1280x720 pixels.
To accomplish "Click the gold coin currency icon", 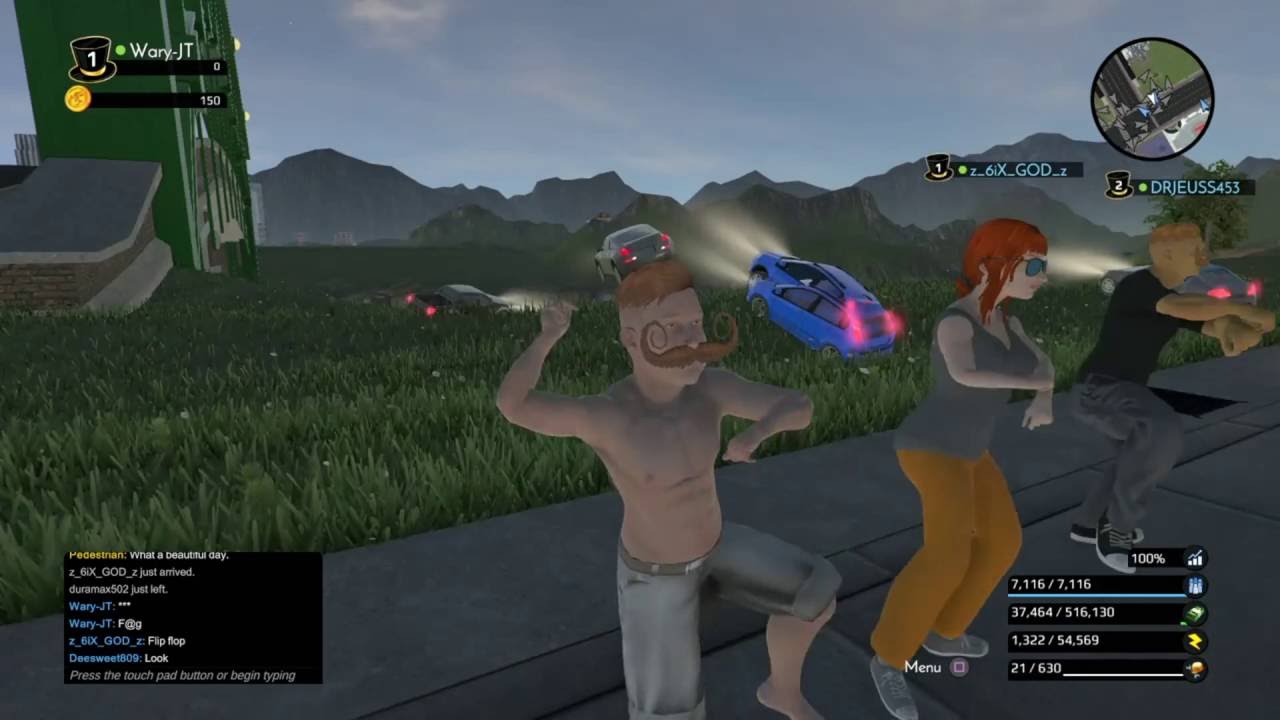I will (78, 99).
